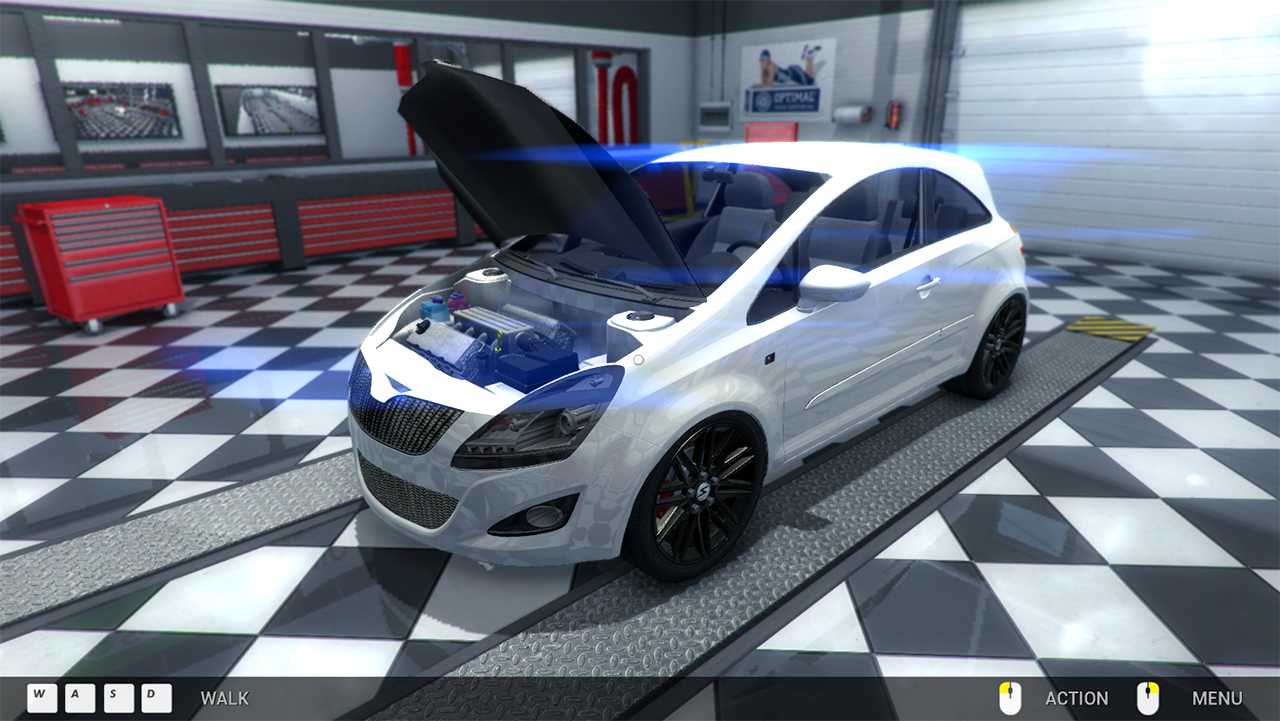Select the blue washer fluid reservoir

tap(435, 307)
